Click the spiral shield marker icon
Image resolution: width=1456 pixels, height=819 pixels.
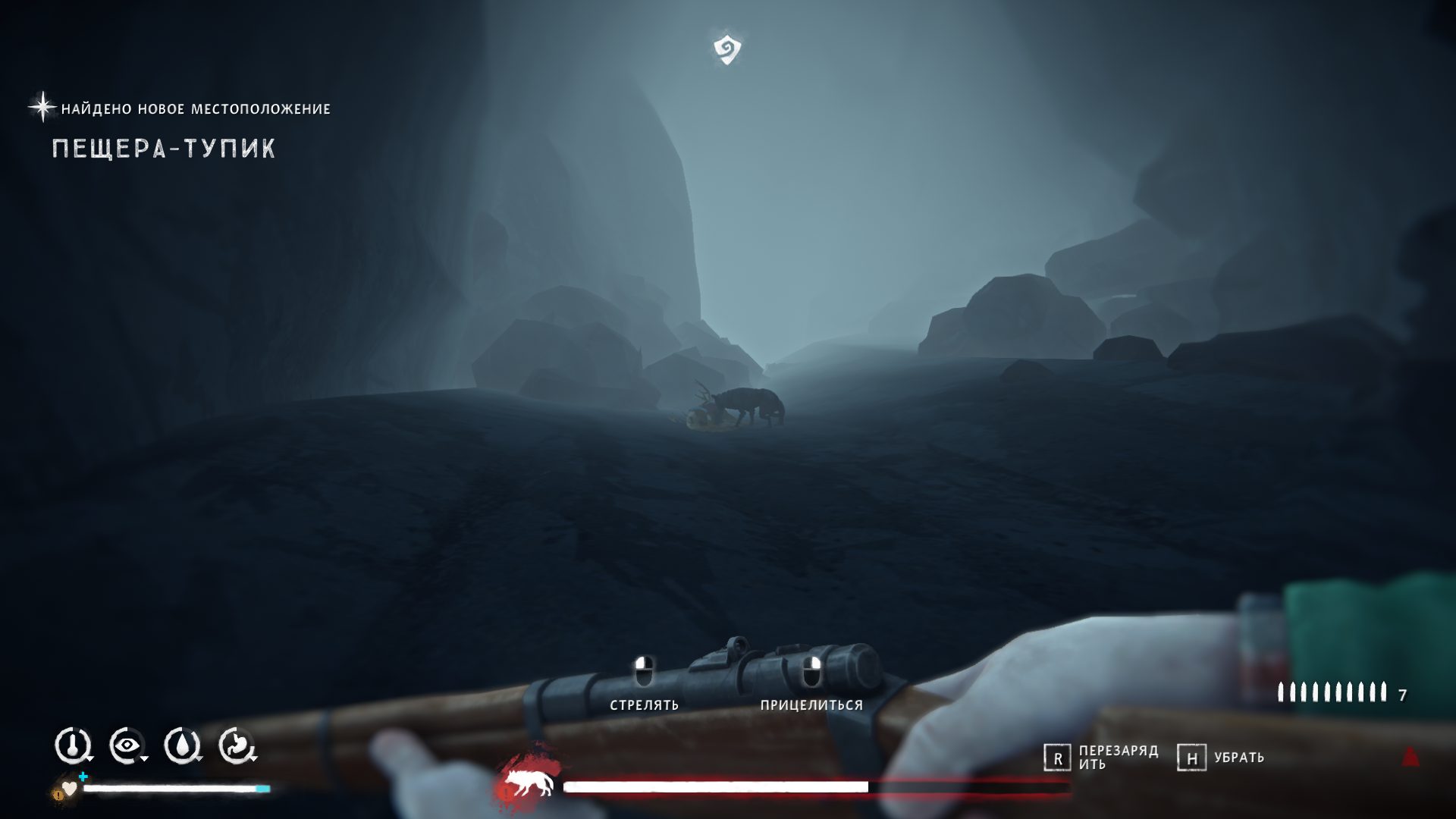pos(727,49)
